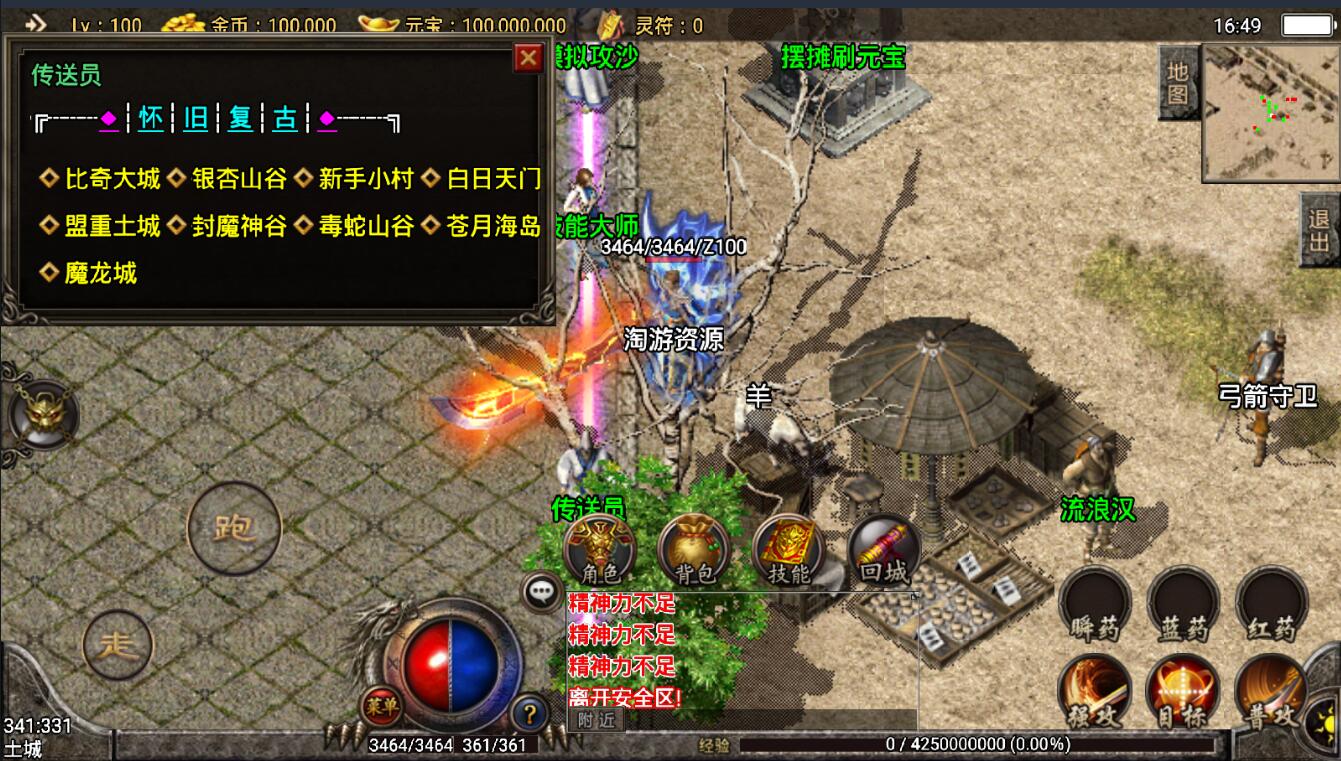Open the 角色 character sheet
1341x761 pixels.
(600, 551)
